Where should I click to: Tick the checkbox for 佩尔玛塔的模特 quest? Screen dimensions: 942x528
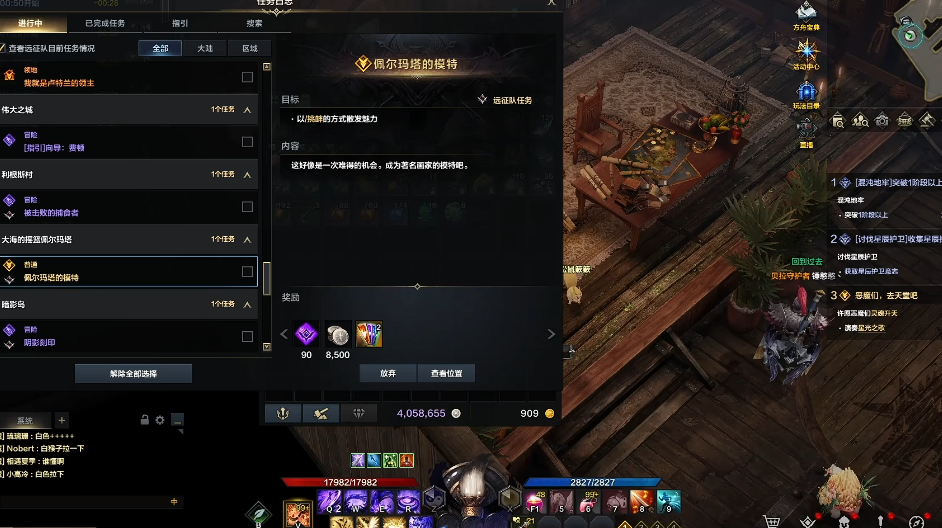coord(247,272)
